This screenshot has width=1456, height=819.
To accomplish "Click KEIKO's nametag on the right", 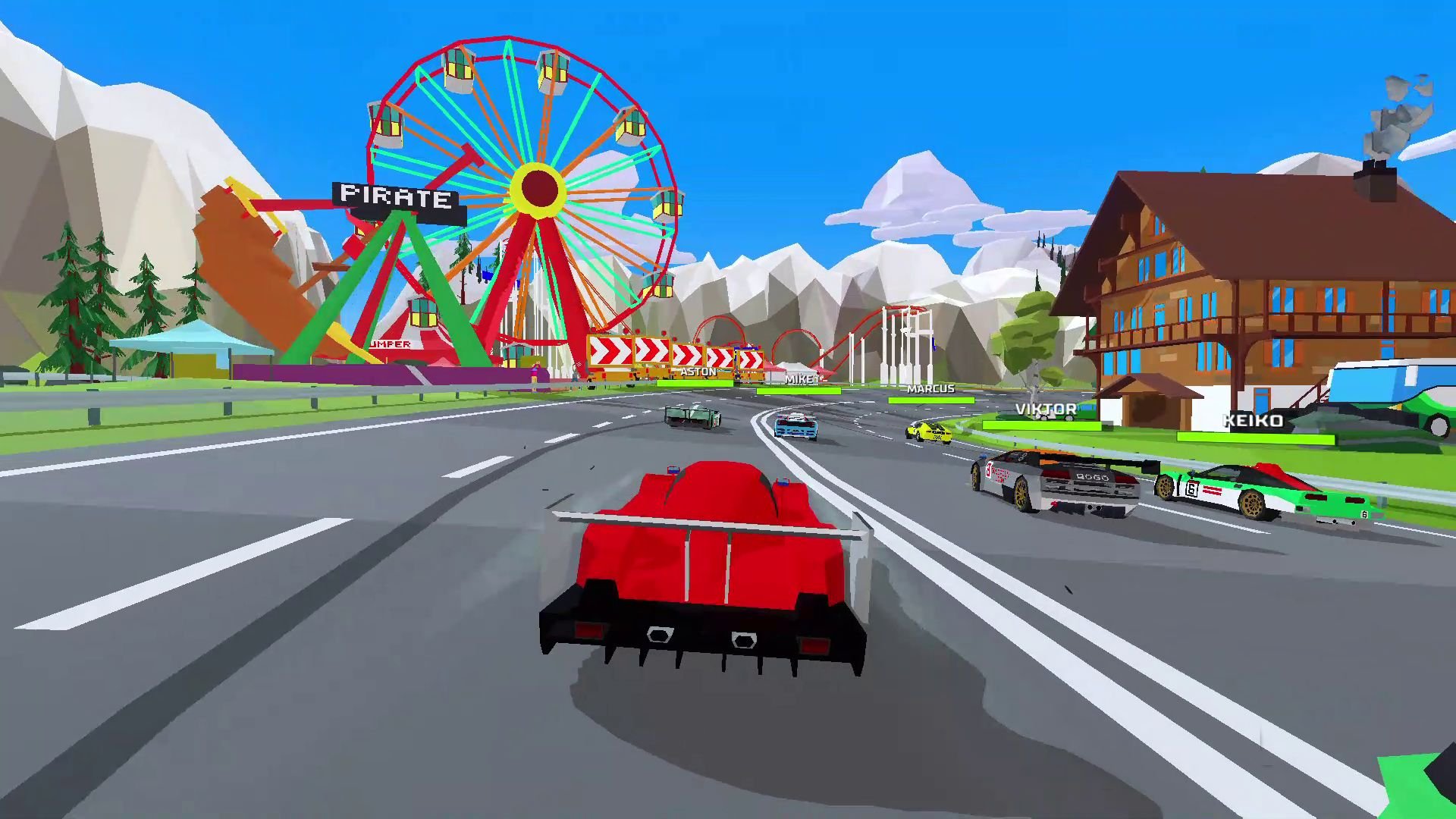I will [x=1253, y=421].
